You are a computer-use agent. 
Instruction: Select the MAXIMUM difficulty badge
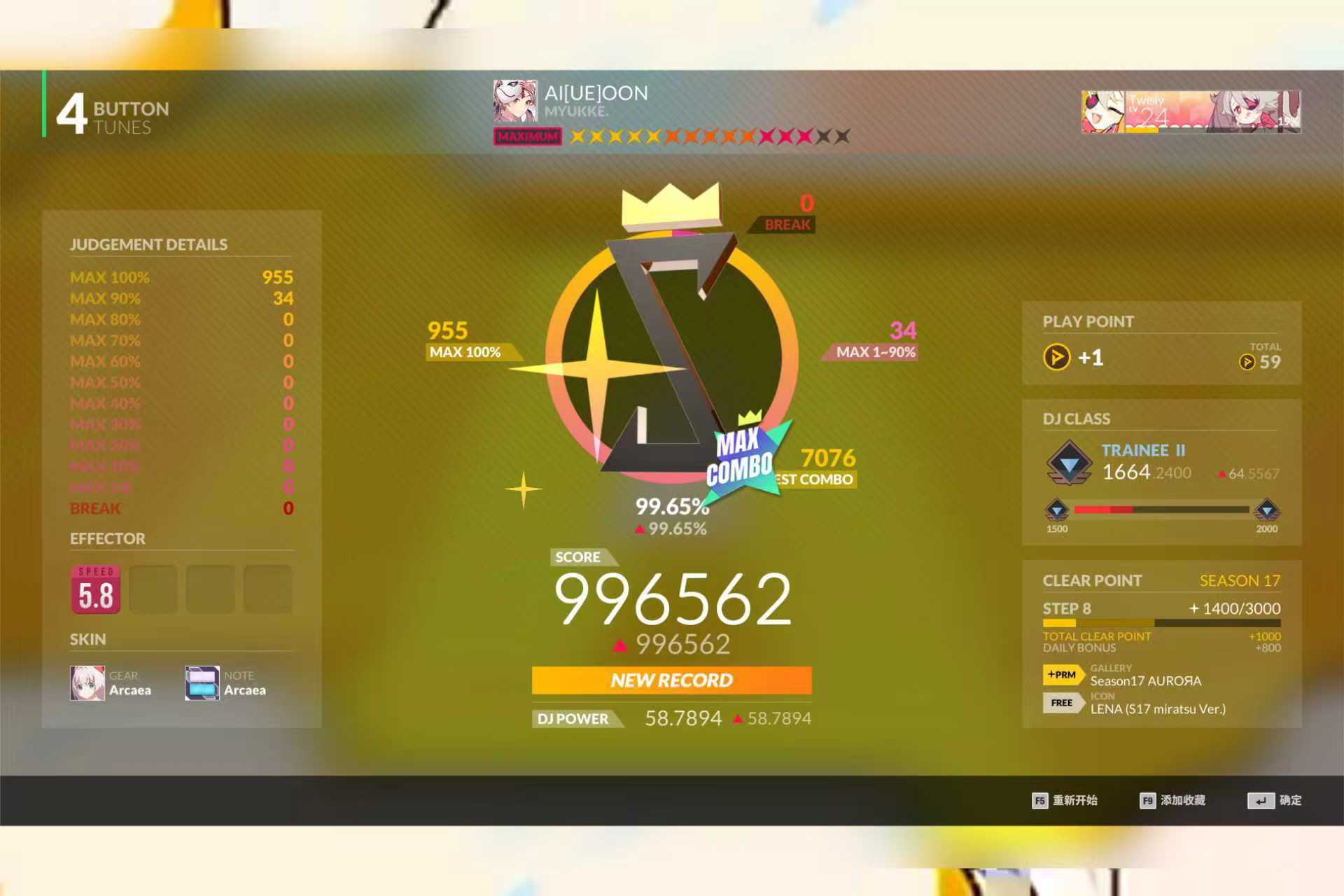[528, 136]
